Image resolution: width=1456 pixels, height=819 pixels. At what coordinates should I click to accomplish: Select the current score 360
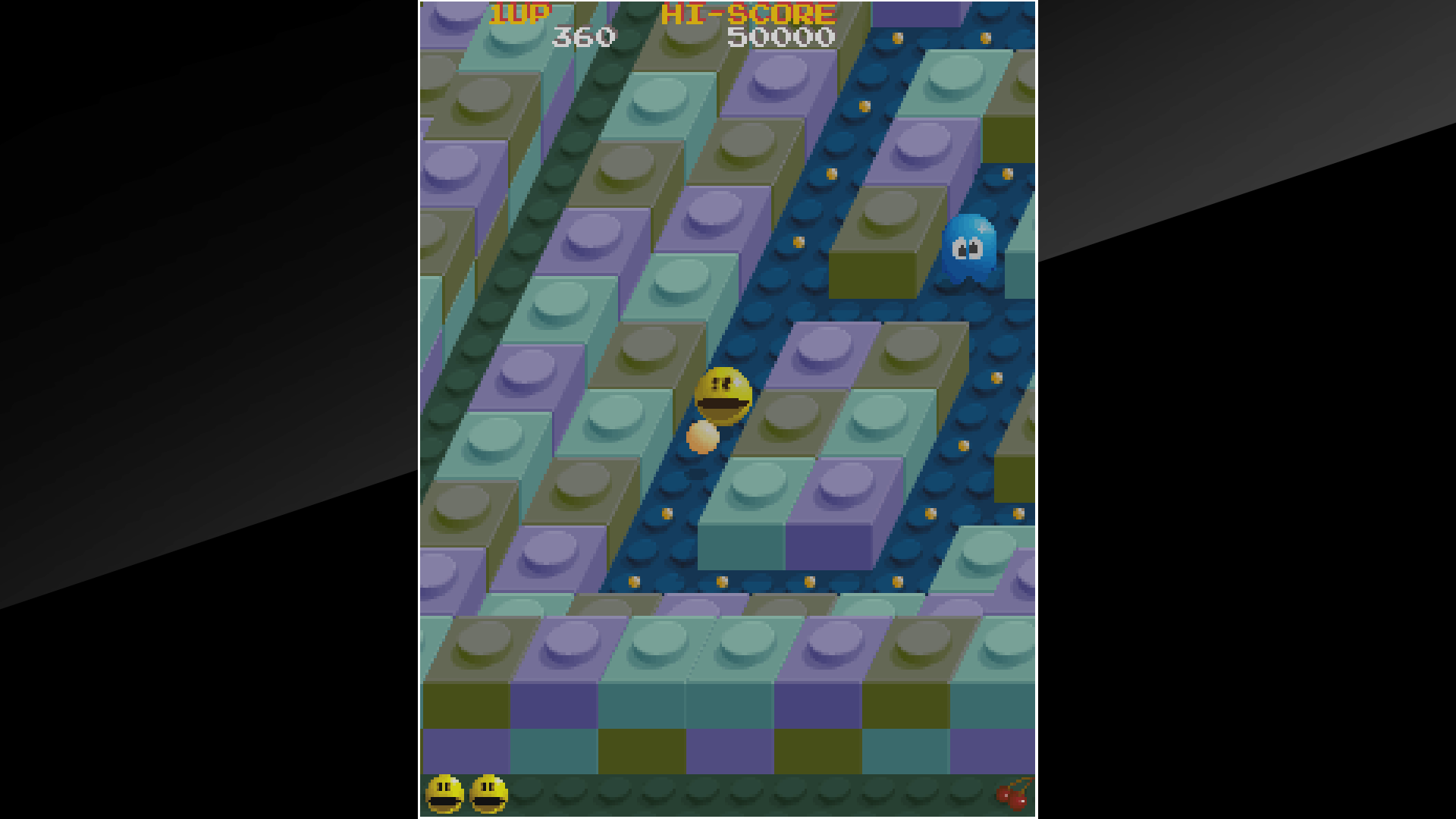(x=584, y=36)
